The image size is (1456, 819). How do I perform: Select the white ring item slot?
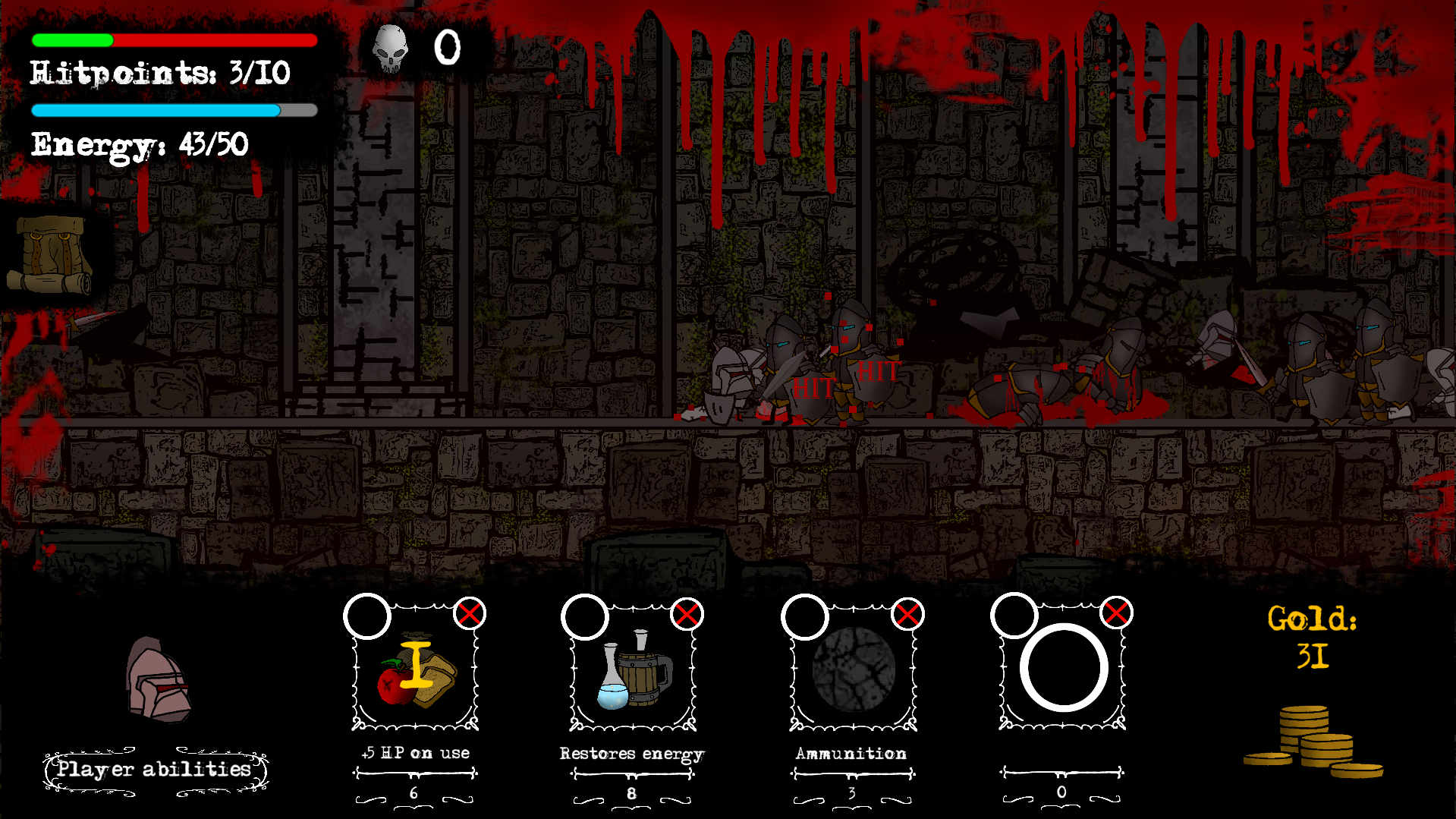1062,668
